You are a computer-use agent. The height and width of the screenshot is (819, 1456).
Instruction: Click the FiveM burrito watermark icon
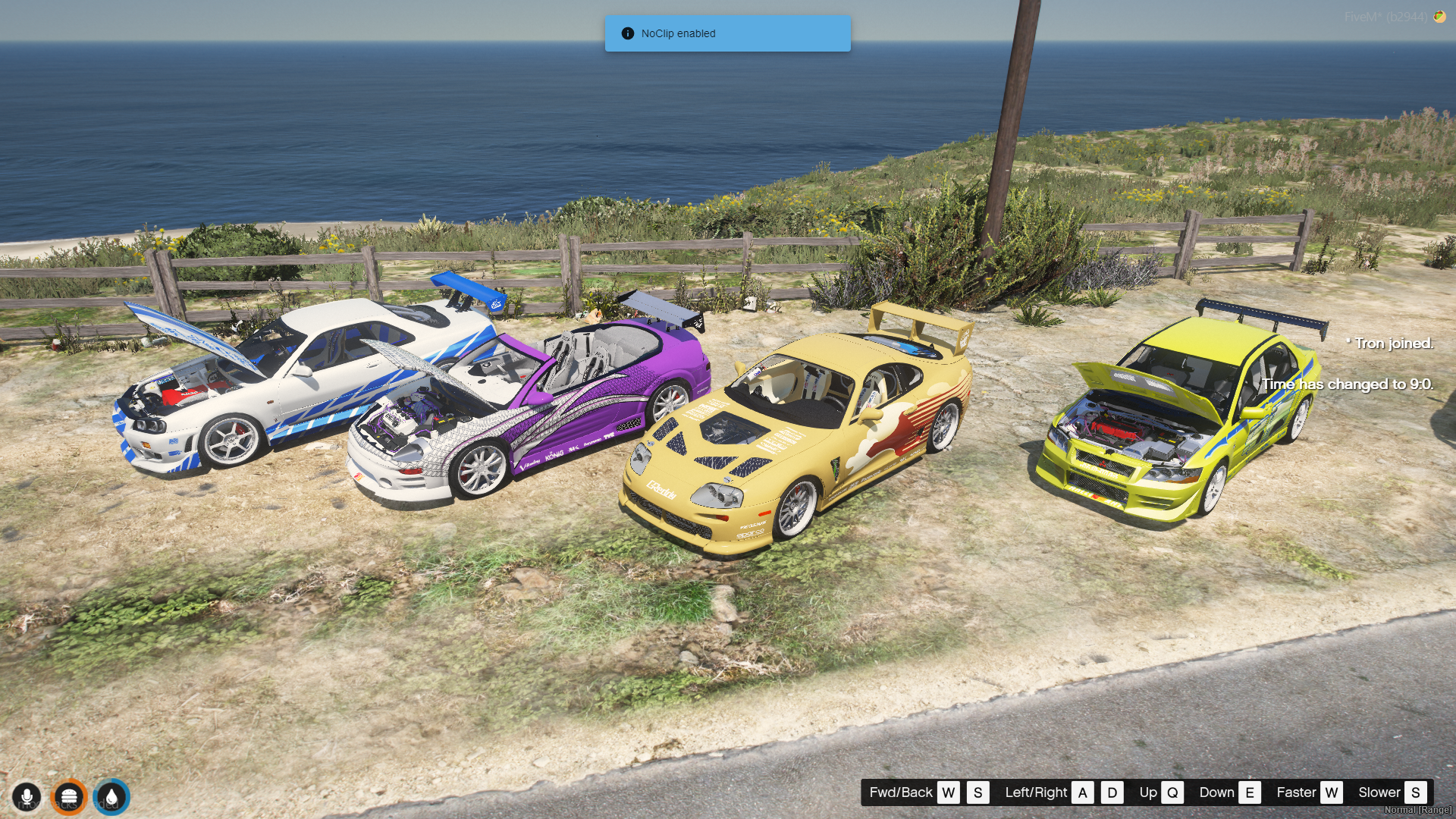tap(1439, 16)
